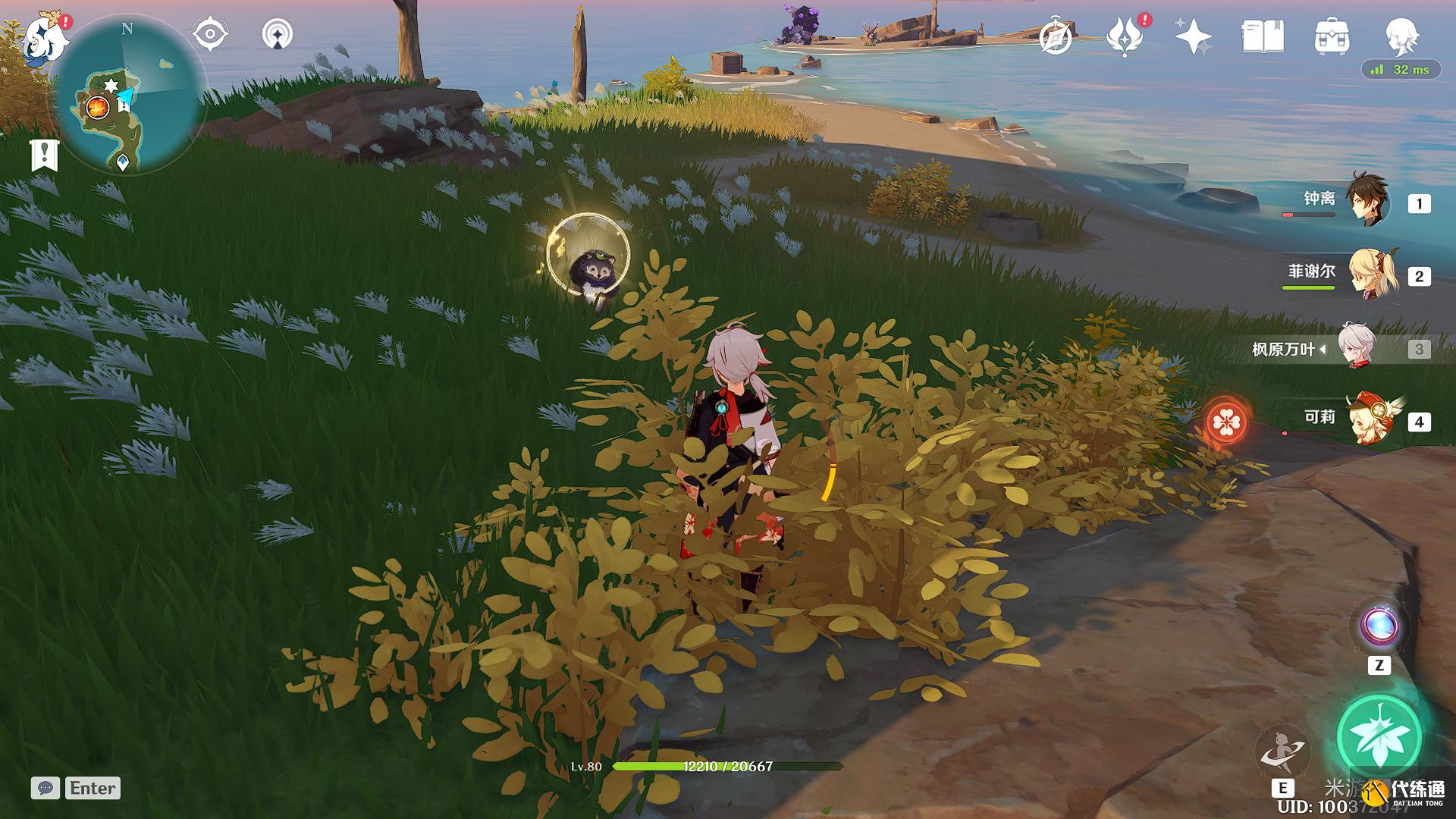1456x819 pixels.
Task: Open the quest banner exclamation icon
Action: [x=44, y=155]
